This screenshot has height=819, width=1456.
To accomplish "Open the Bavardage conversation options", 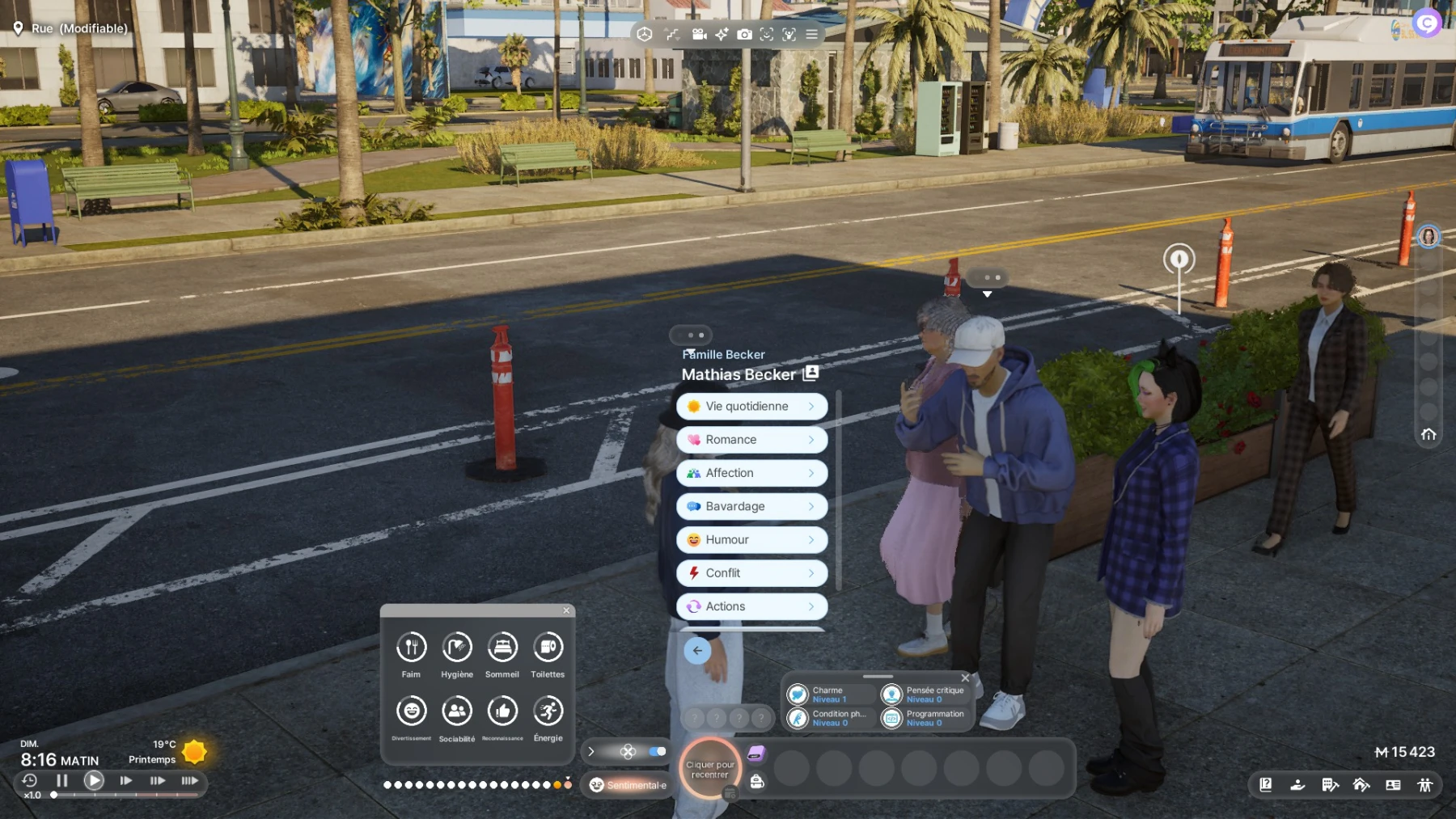I will click(751, 507).
